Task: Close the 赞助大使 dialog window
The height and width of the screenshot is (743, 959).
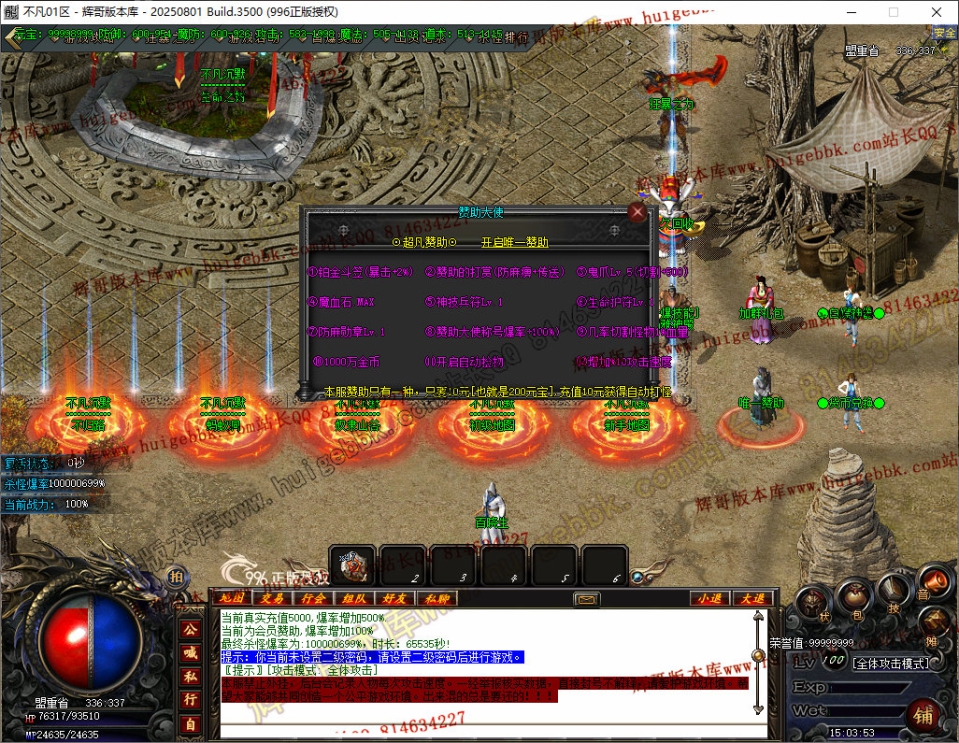Action: [x=637, y=212]
